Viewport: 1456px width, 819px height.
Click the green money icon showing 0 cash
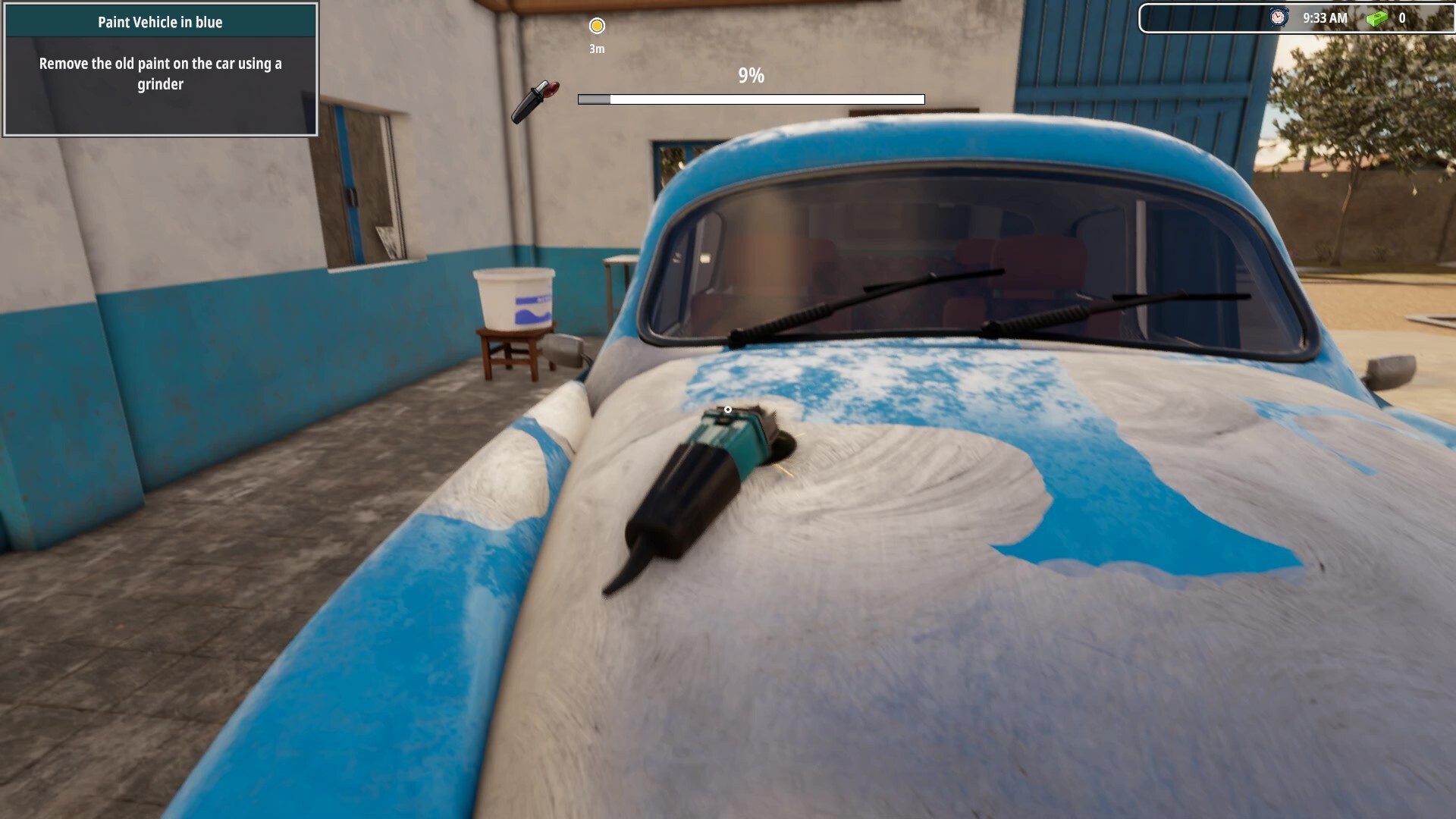[1377, 18]
